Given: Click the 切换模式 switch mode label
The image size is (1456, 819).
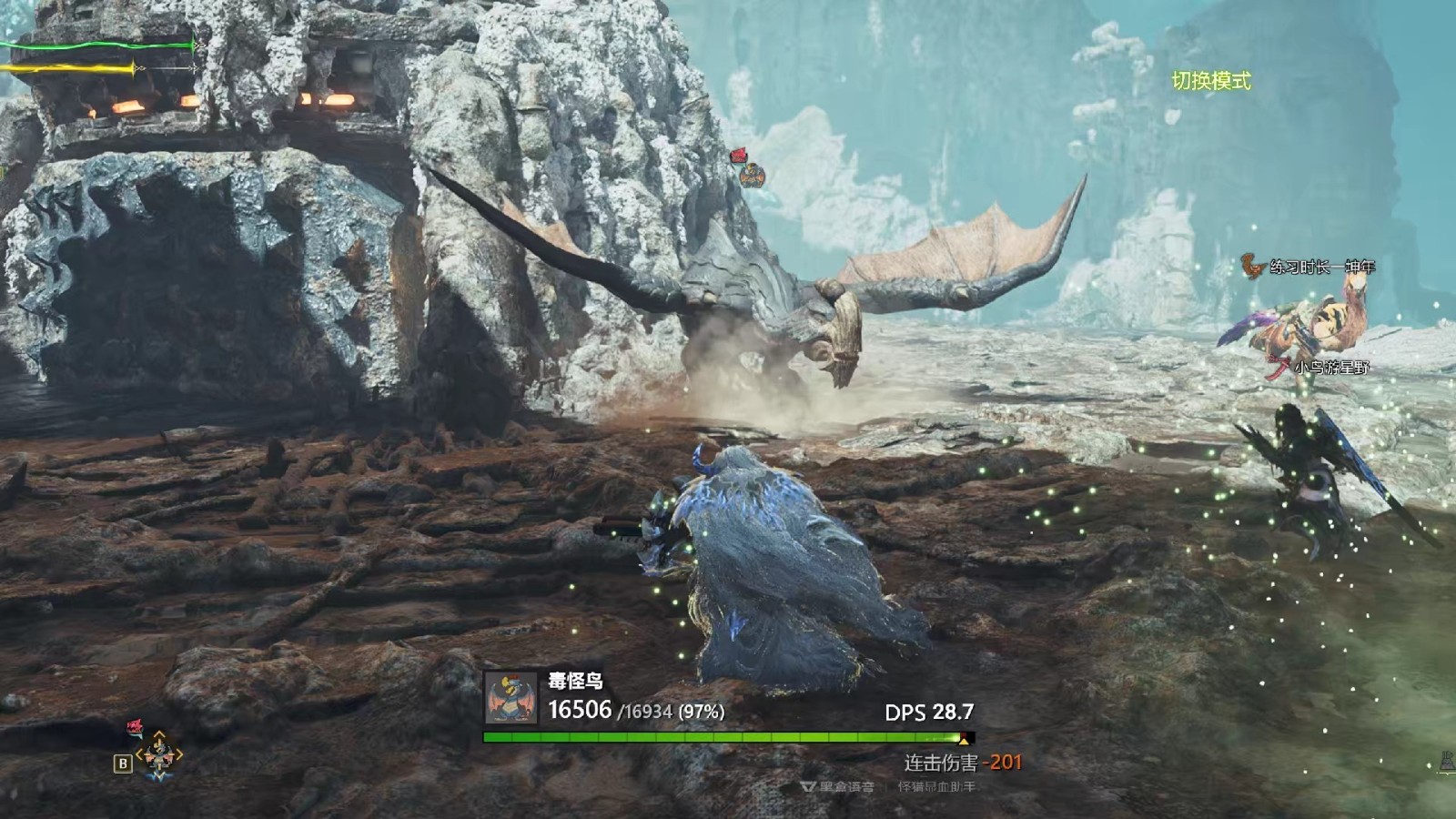Looking at the screenshot, I should point(1210,81).
